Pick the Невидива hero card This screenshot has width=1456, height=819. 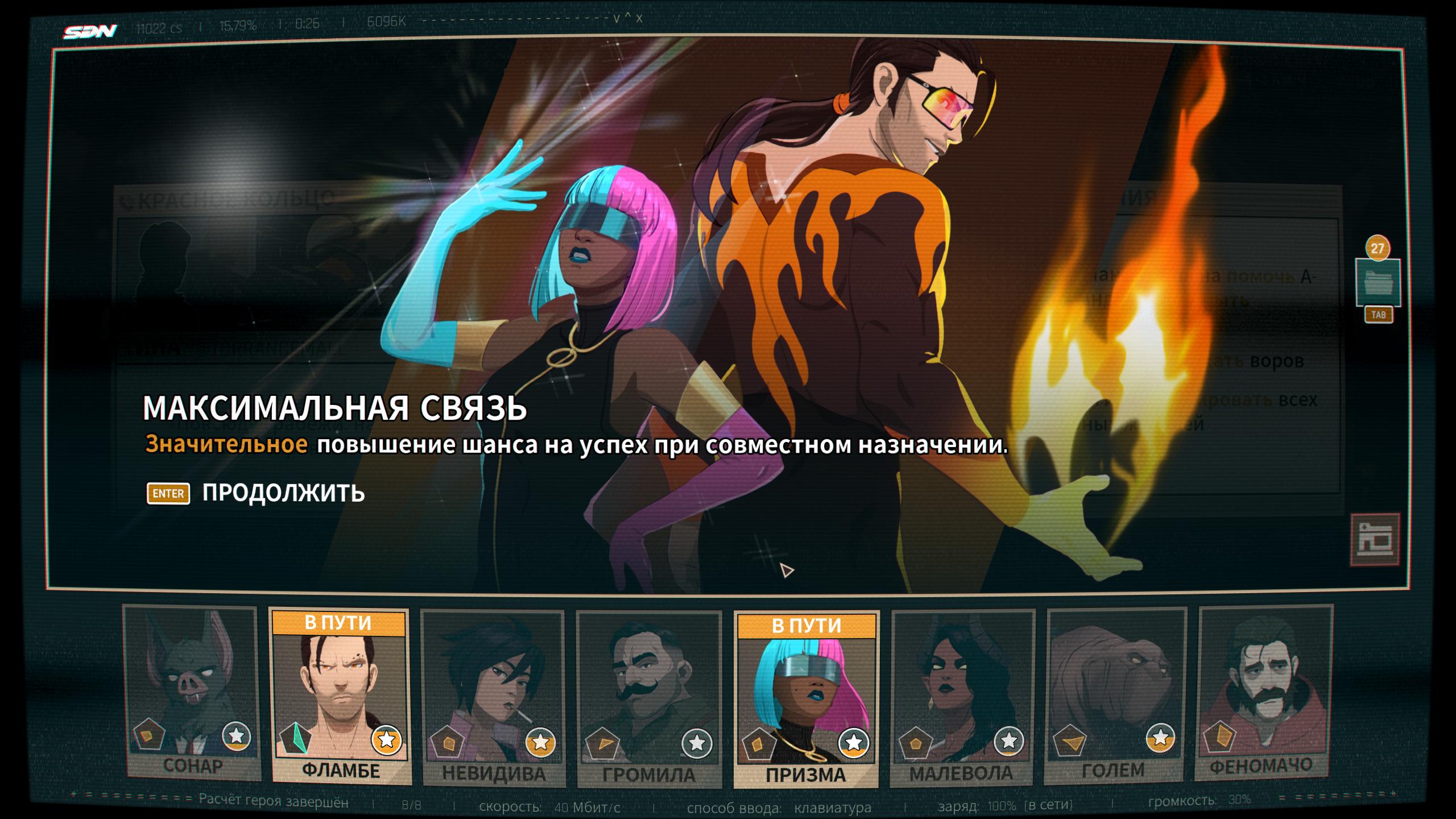tap(493, 697)
